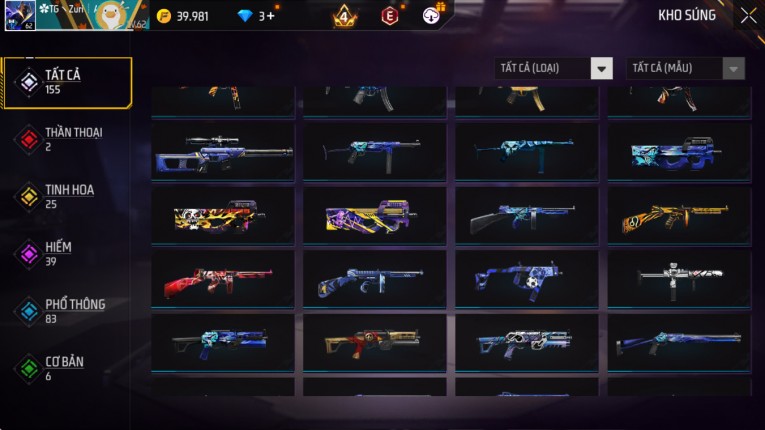Open the gold rank 4 badge
This screenshot has width=765, height=430.
(x=344, y=16)
